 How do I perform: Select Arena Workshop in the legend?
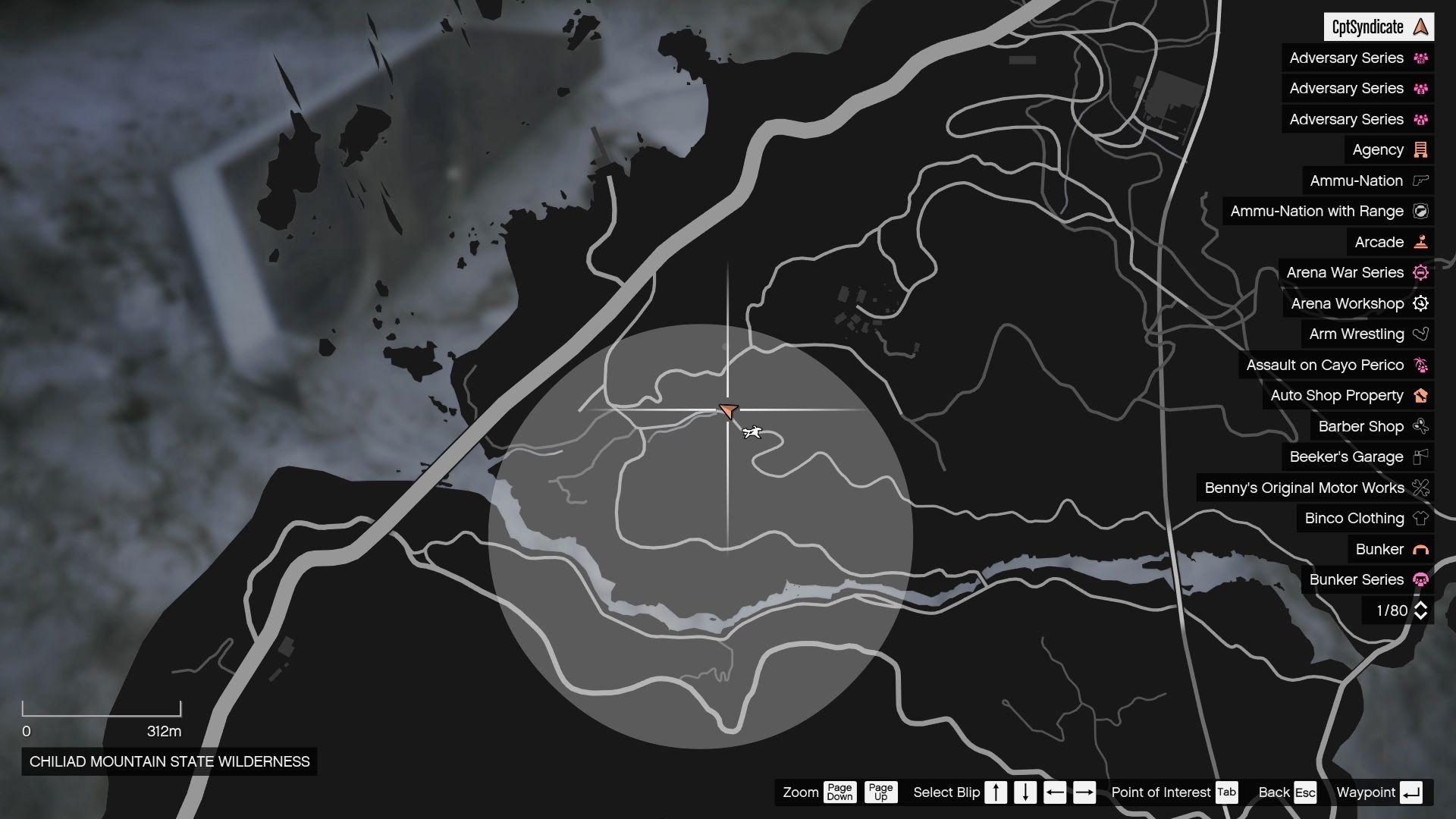point(1358,304)
